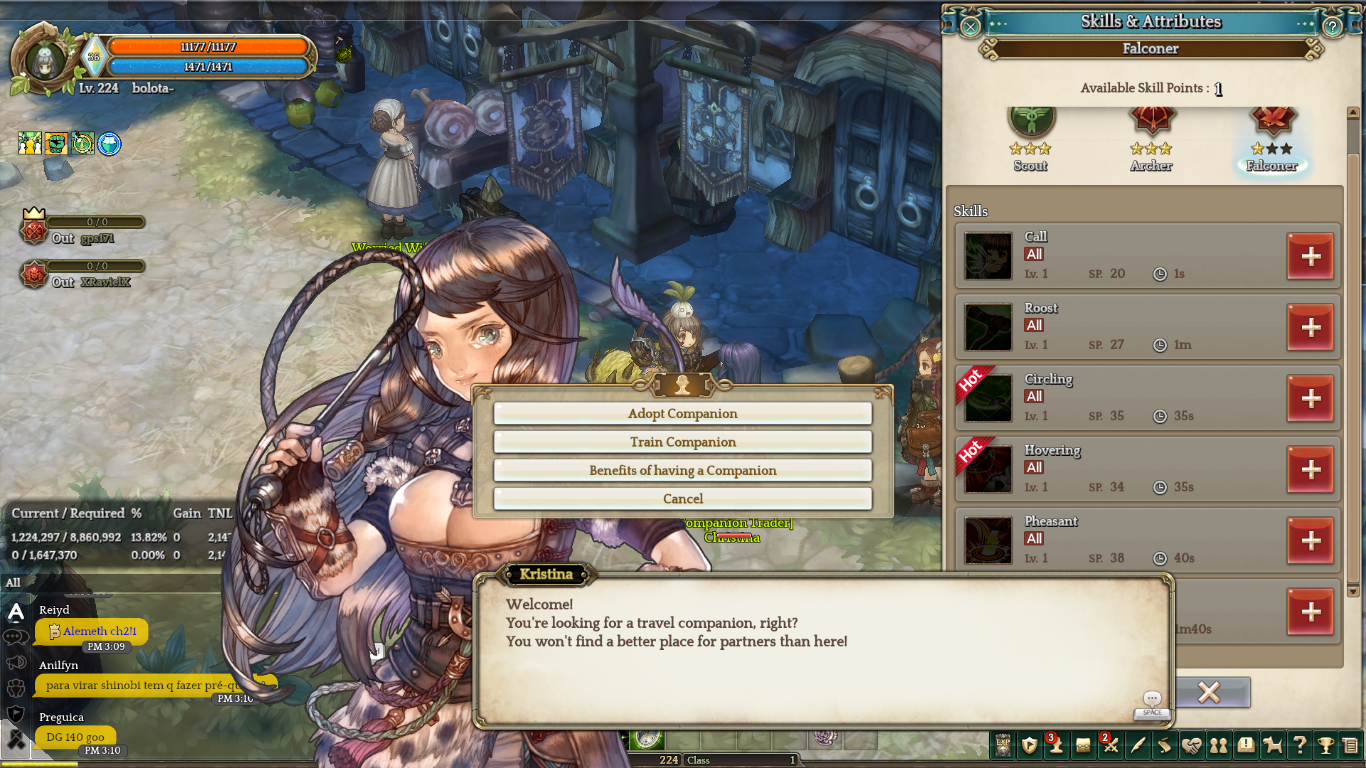Open Benefits of having a Companion
This screenshot has width=1366, height=768.
682,470
